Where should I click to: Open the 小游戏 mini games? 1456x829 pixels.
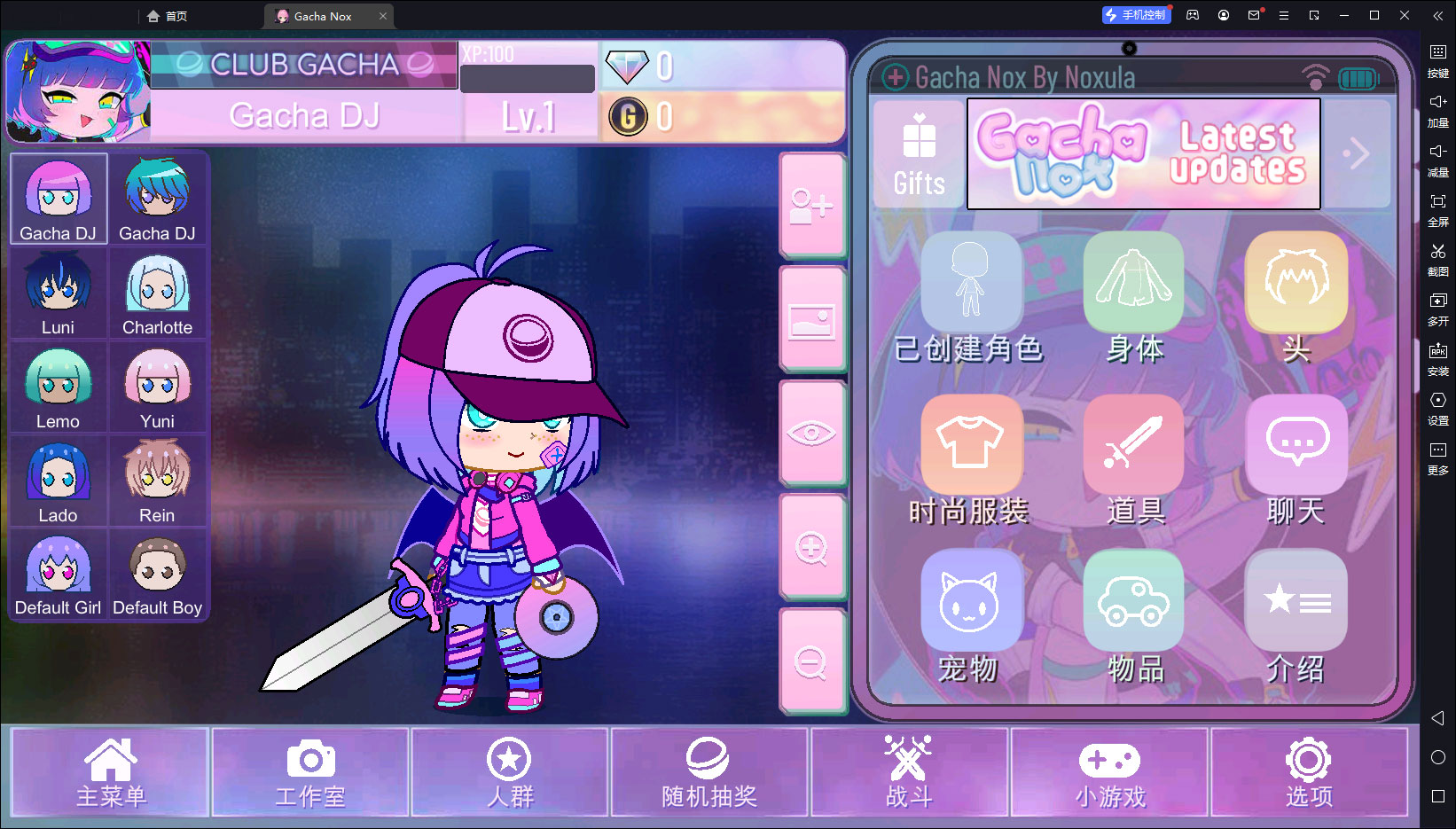1109,772
